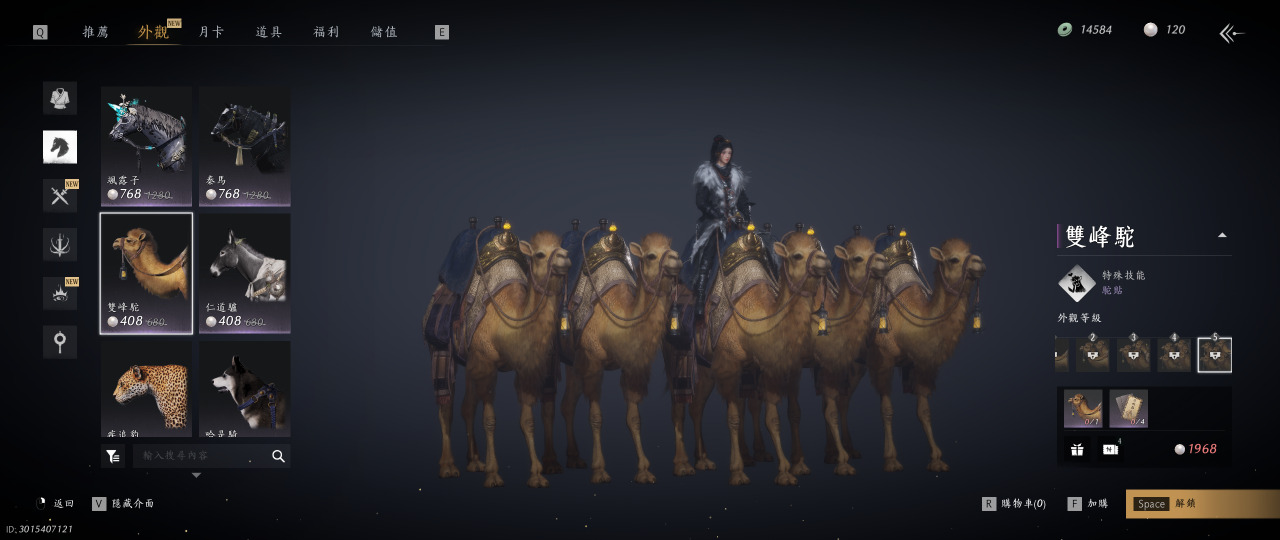The height and width of the screenshot is (540, 1280).
Task: Go to the 道具 tab
Action: pyautogui.click(x=269, y=32)
